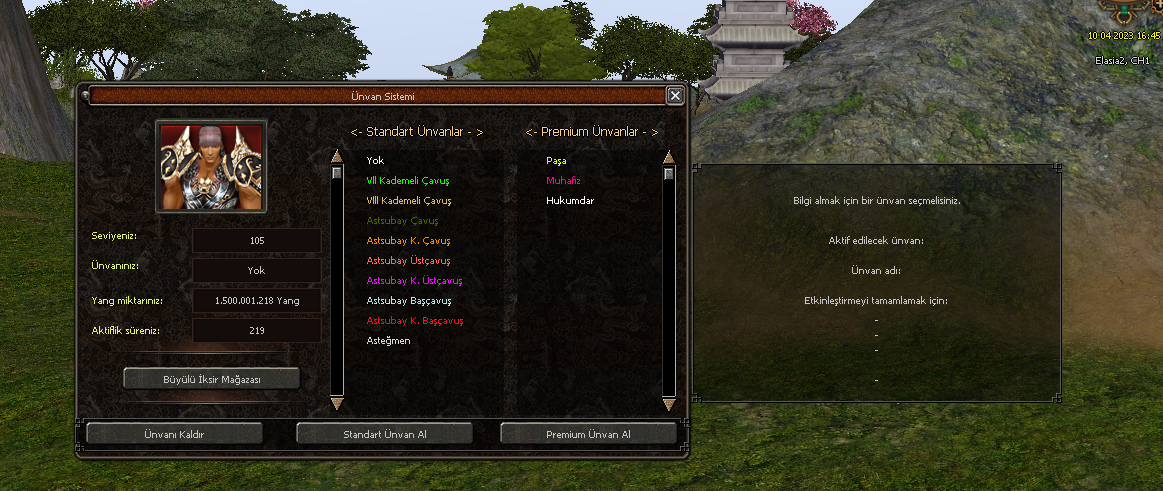Select Astsubay K. Üstçavuş from the list
Viewport: 1163px width, 491px height.
click(414, 281)
